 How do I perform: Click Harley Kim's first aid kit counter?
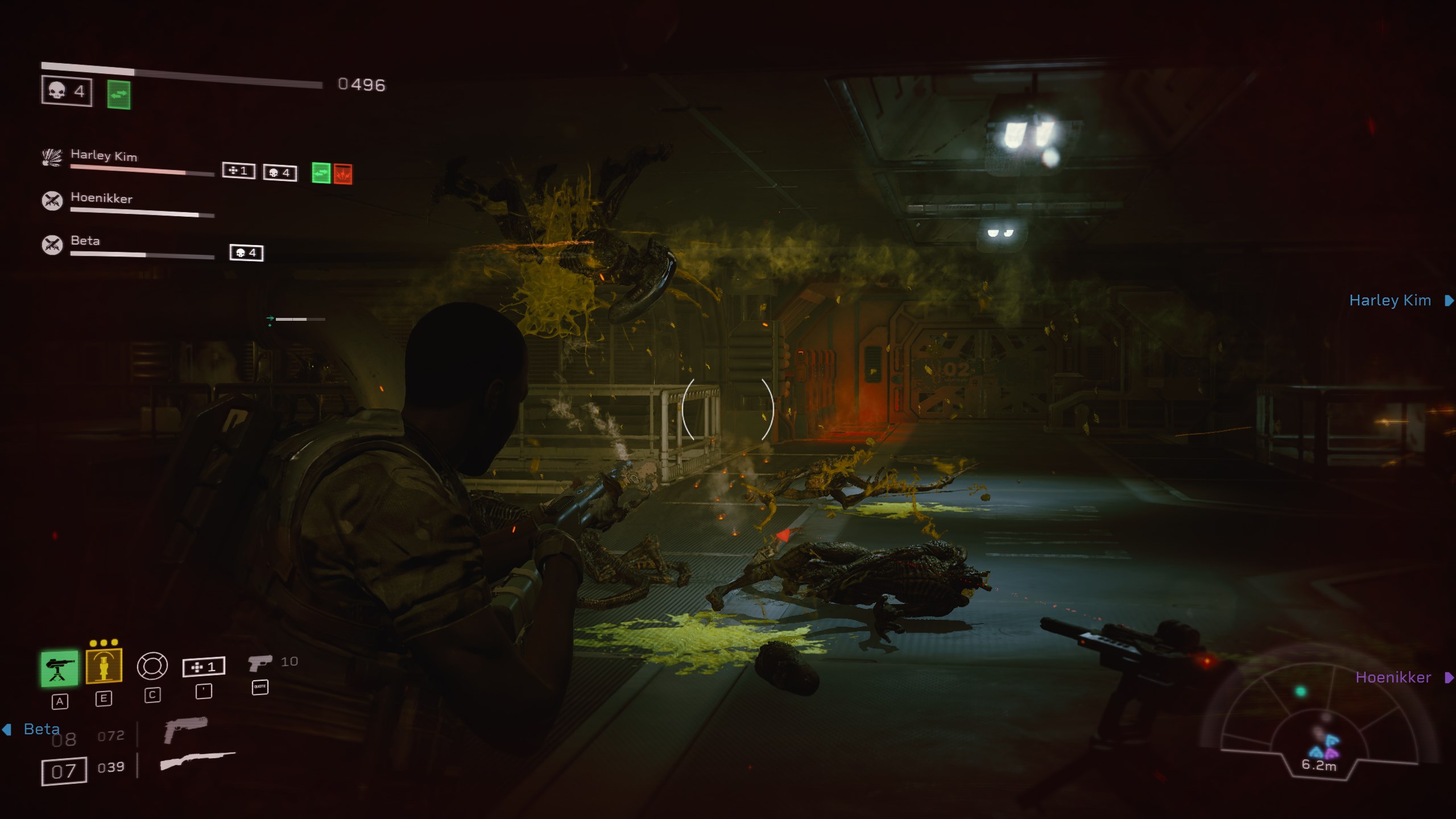coord(238,171)
